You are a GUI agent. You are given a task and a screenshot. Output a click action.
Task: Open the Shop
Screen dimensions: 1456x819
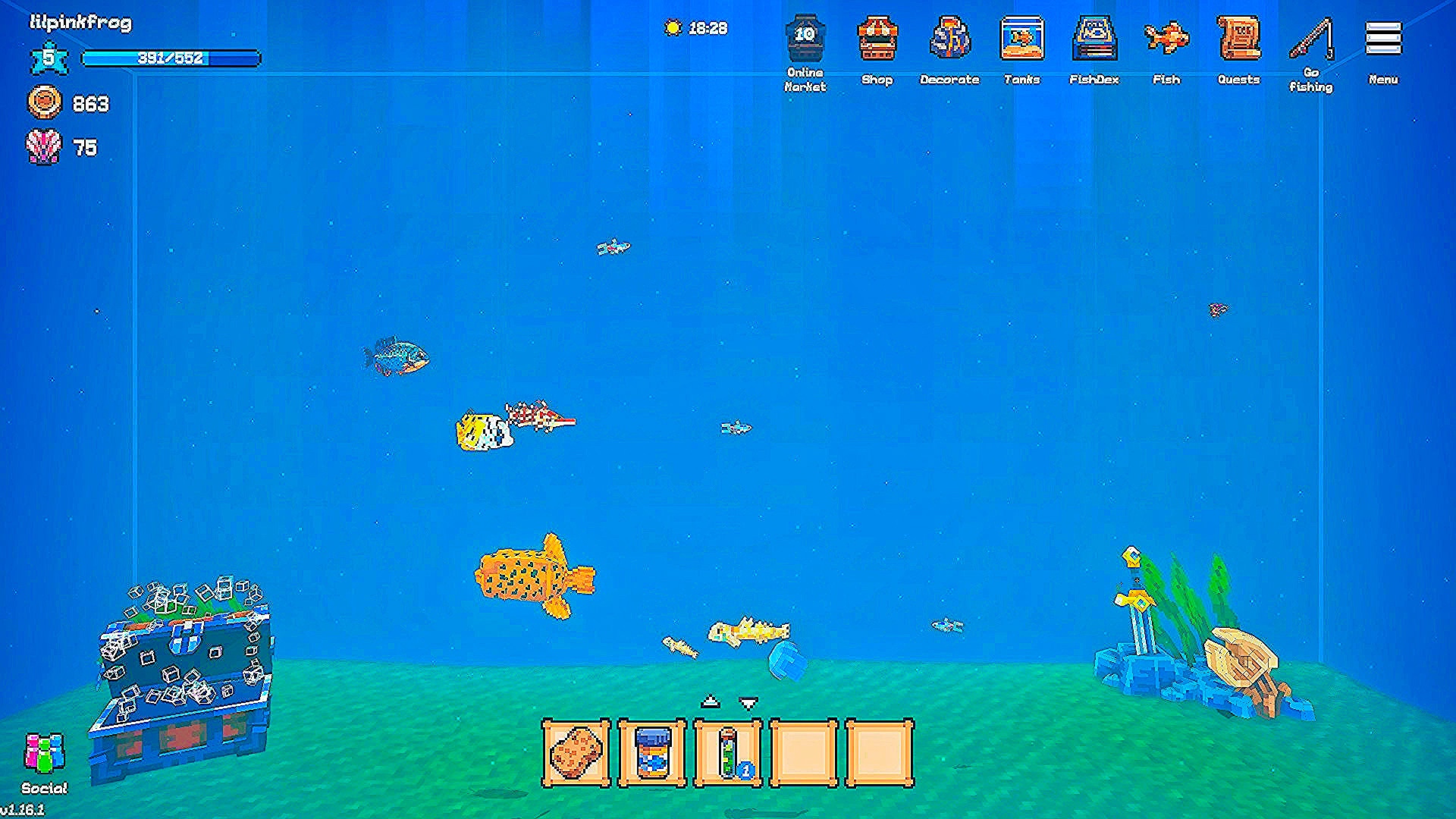point(877,39)
